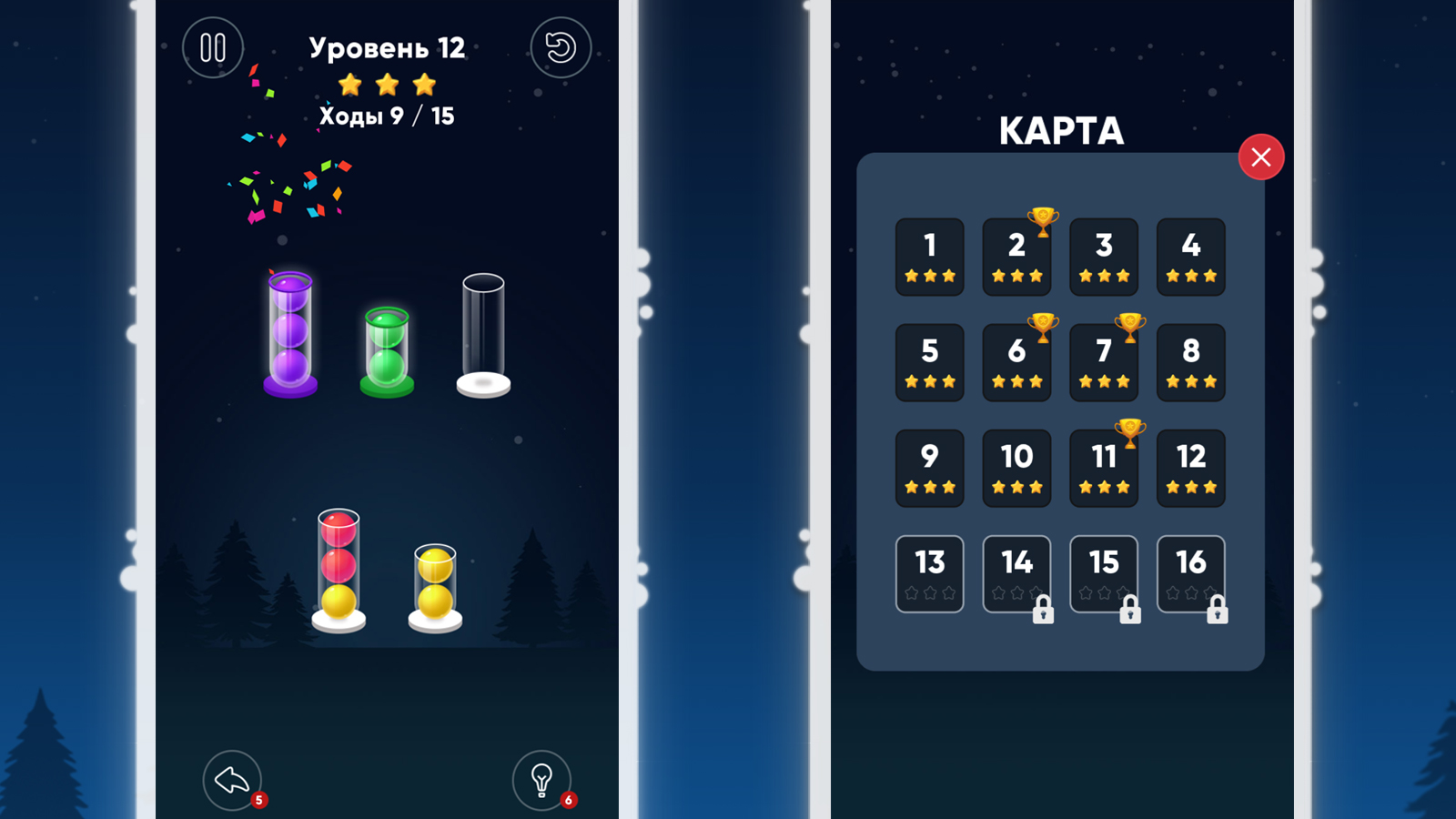The image size is (1456, 819).
Task: Tap the lock icon on level 14
Action: point(1044,610)
